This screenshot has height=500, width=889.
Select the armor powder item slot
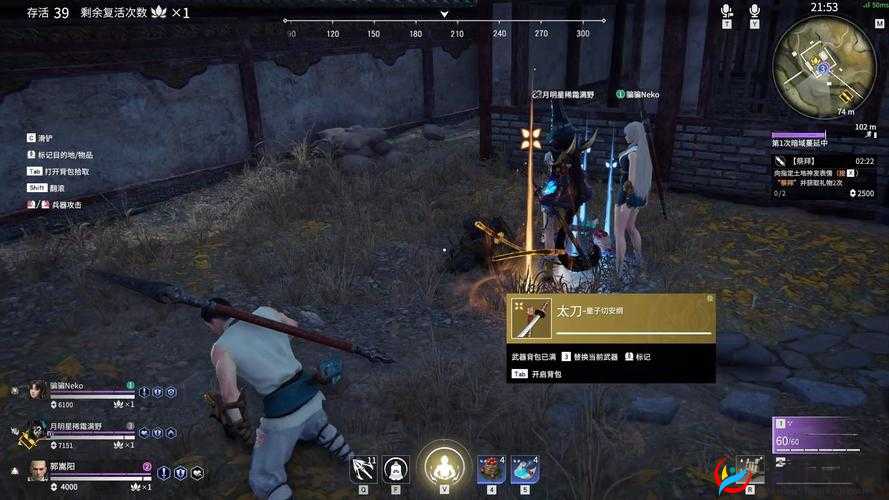(x=396, y=468)
